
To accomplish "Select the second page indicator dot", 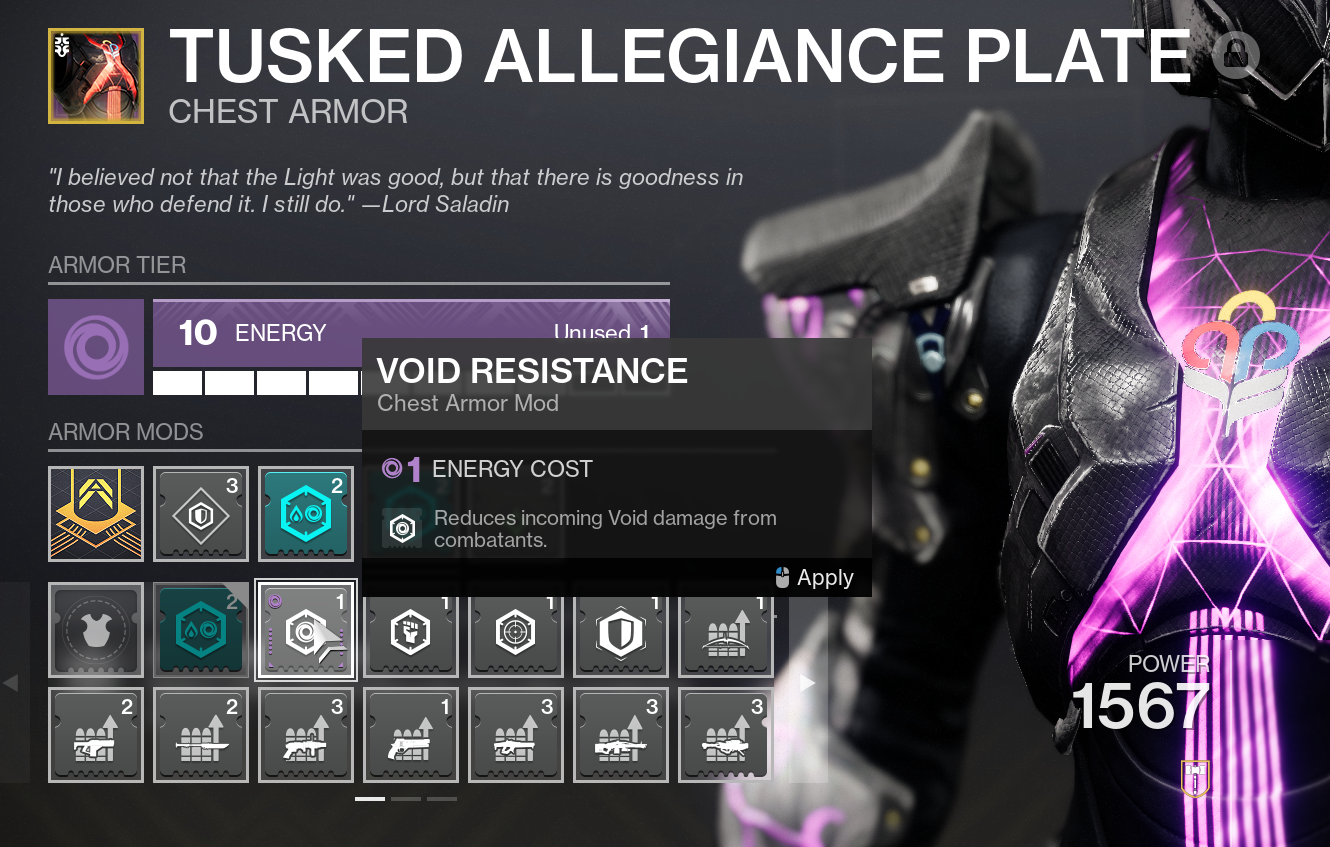I will [408, 799].
